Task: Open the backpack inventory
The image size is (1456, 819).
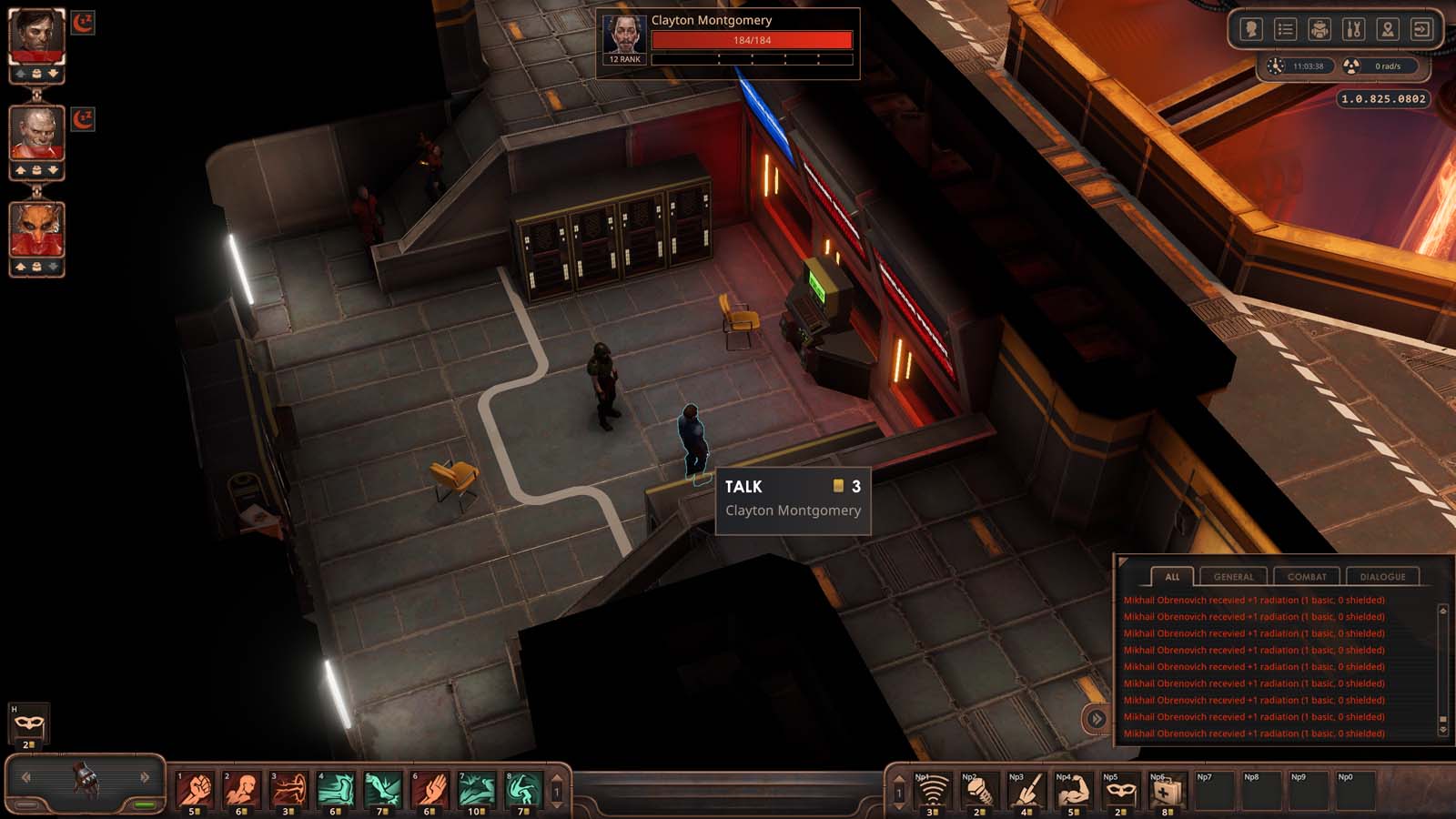Action: [1319, 30]
